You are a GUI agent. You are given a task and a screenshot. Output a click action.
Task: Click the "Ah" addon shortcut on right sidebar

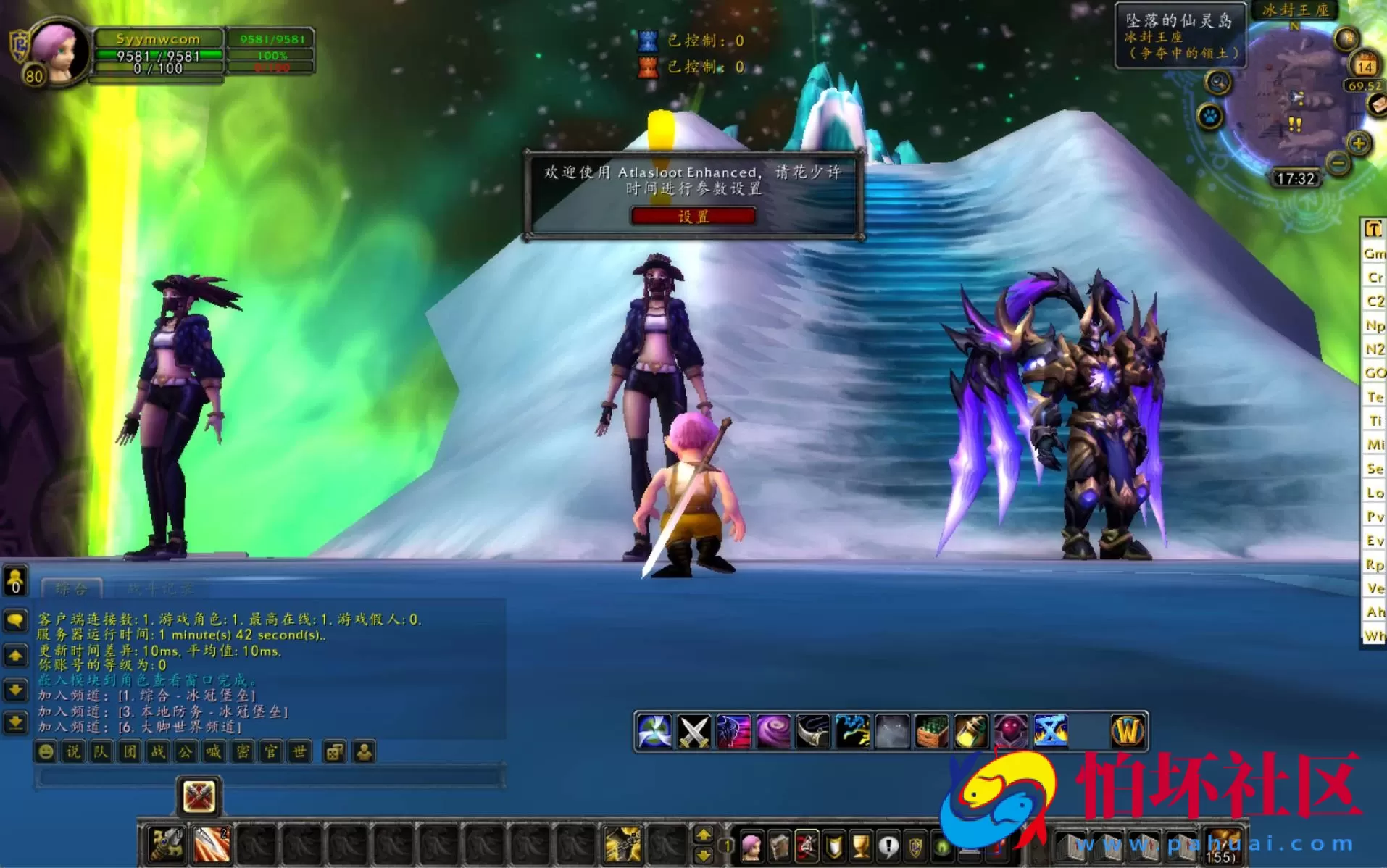1372,612
